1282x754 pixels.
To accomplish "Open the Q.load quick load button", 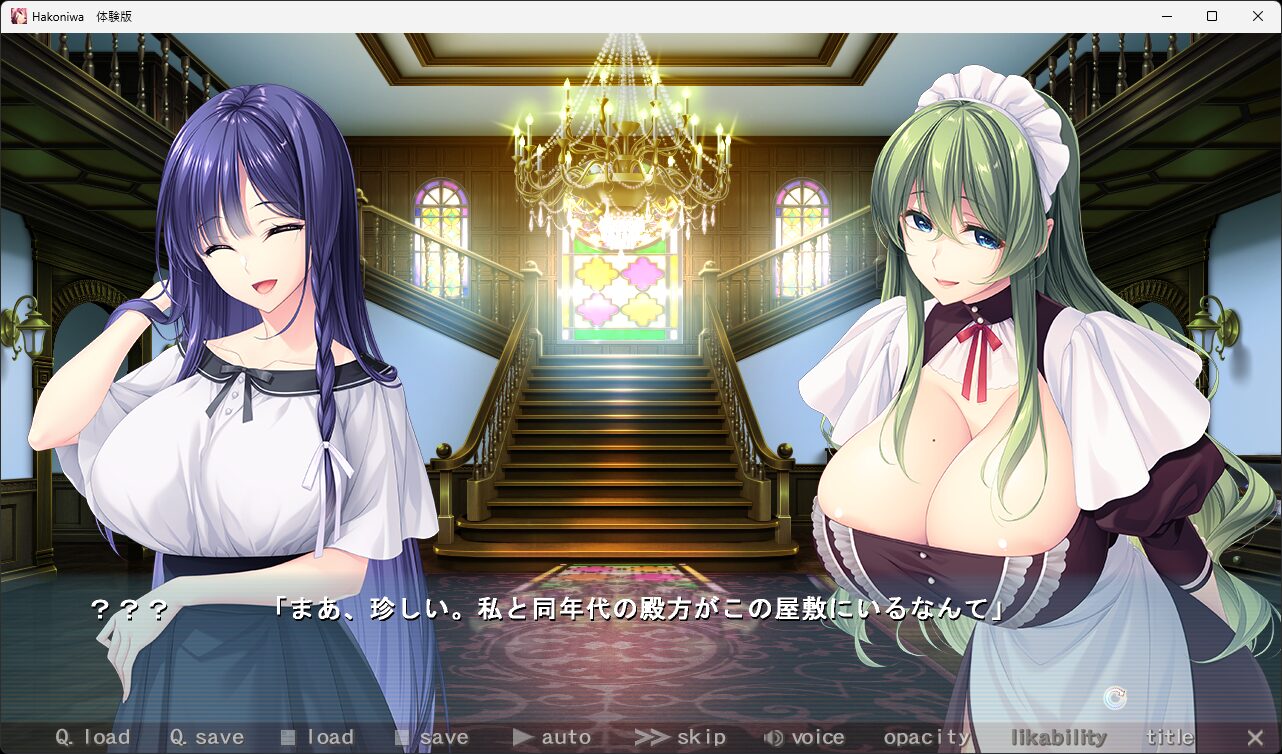I will [92, 738].
